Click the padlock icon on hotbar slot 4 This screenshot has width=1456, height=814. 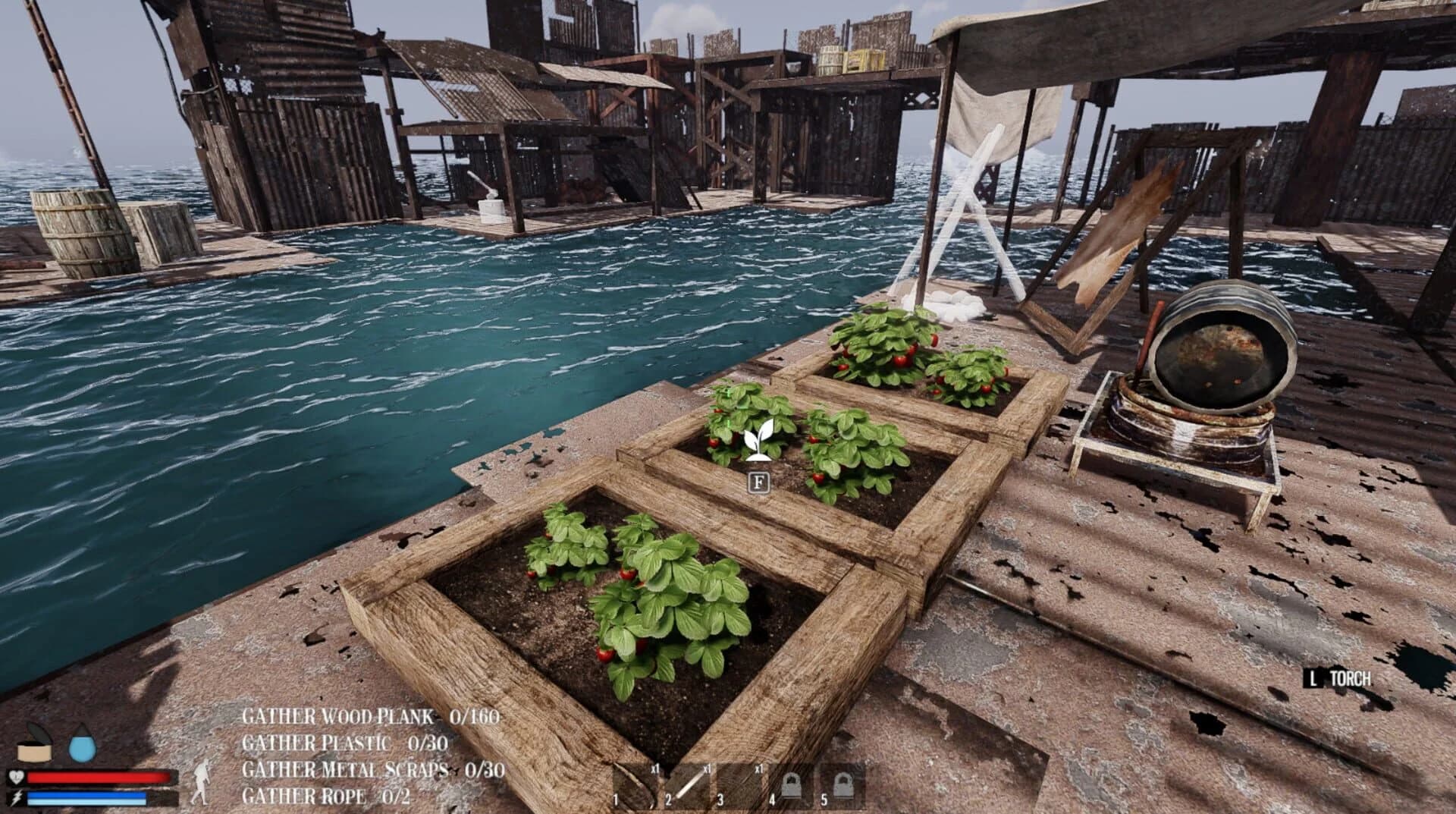pyautogui.click(x=790, y=784)
